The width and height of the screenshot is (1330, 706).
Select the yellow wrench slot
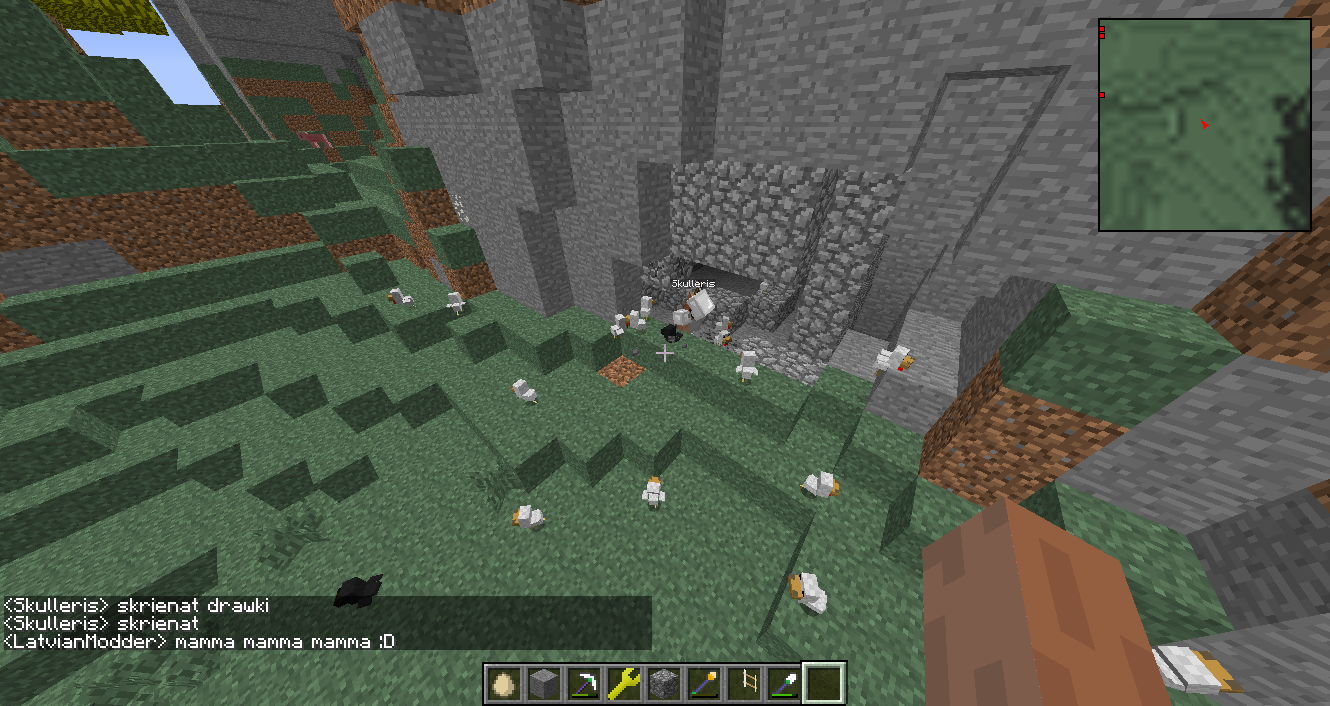pos(625,683)
